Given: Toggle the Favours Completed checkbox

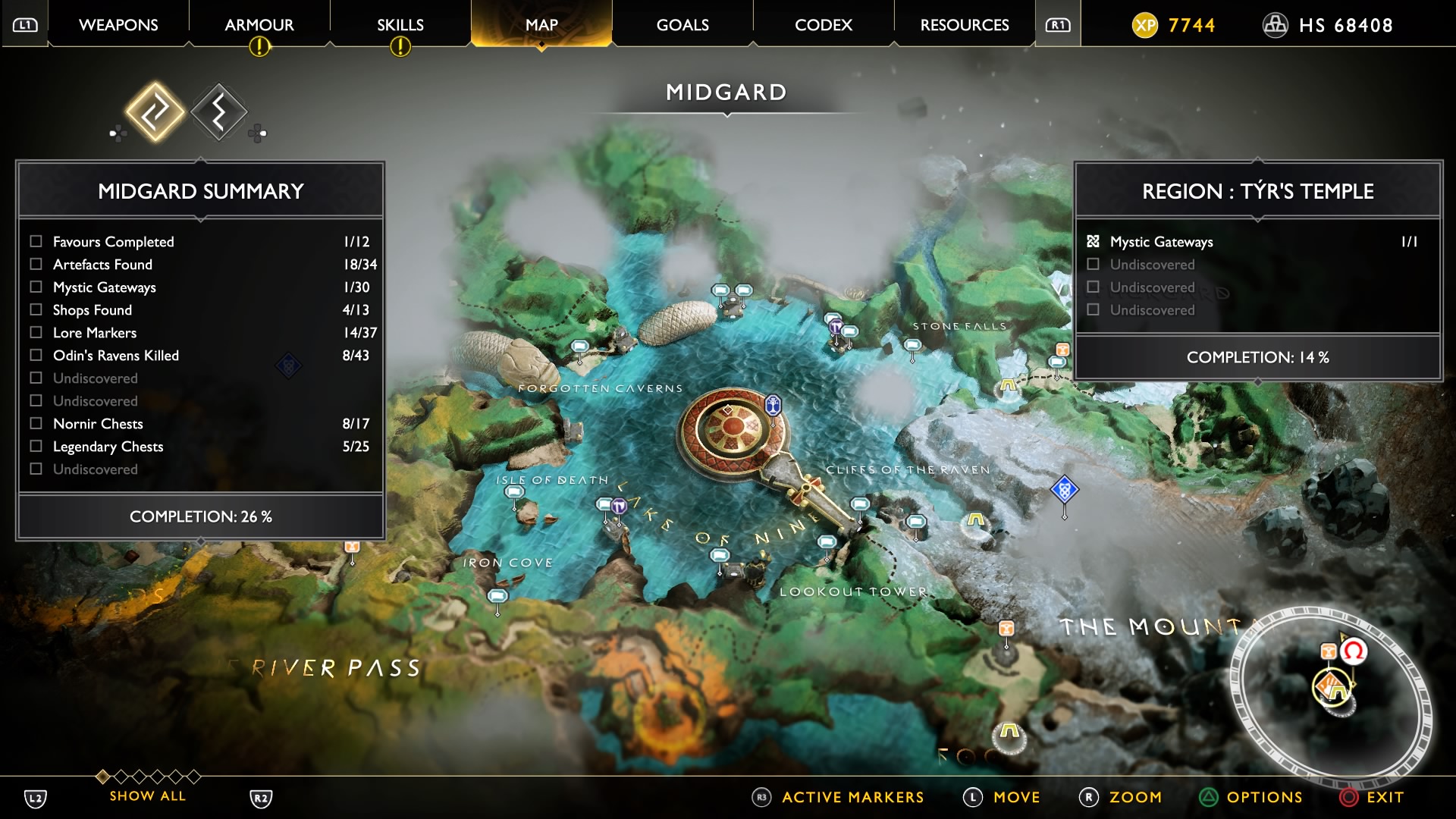Looking at the screenshot, I should (x=36, y=241).
